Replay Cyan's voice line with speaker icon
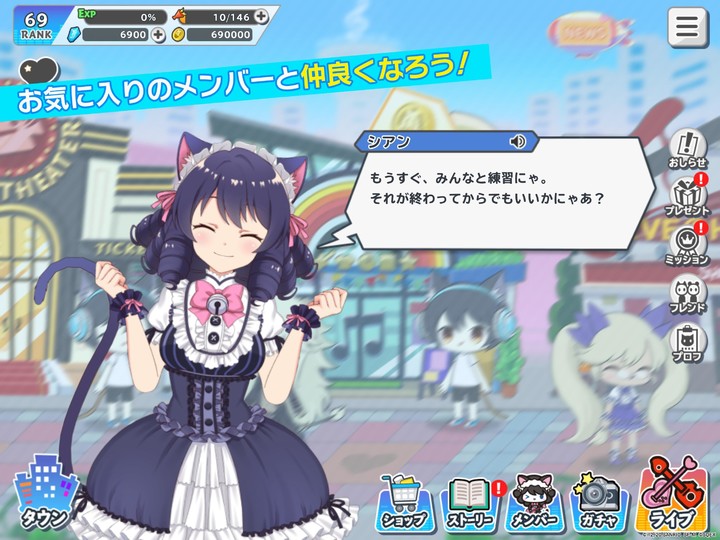This screenshot has height=540, width=720. 518,142
